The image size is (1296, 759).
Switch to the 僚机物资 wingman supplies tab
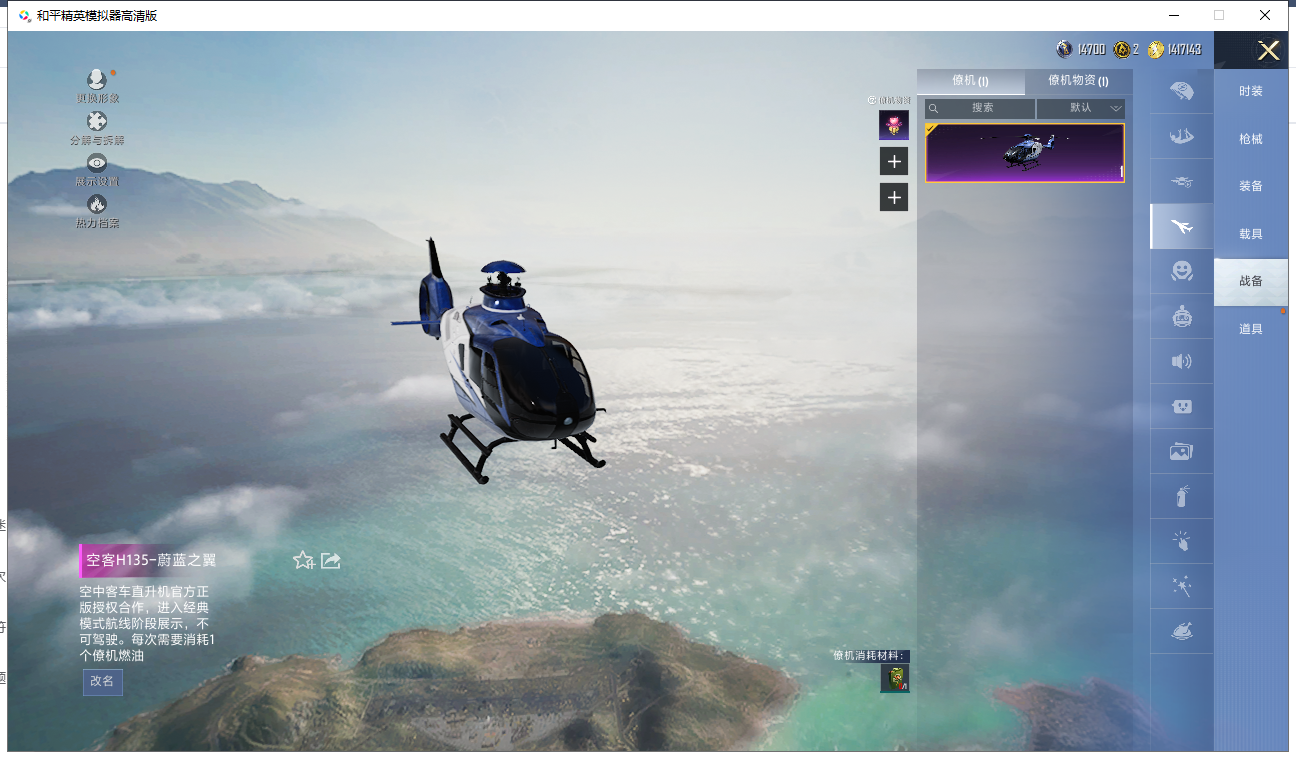pos(1077,81)
